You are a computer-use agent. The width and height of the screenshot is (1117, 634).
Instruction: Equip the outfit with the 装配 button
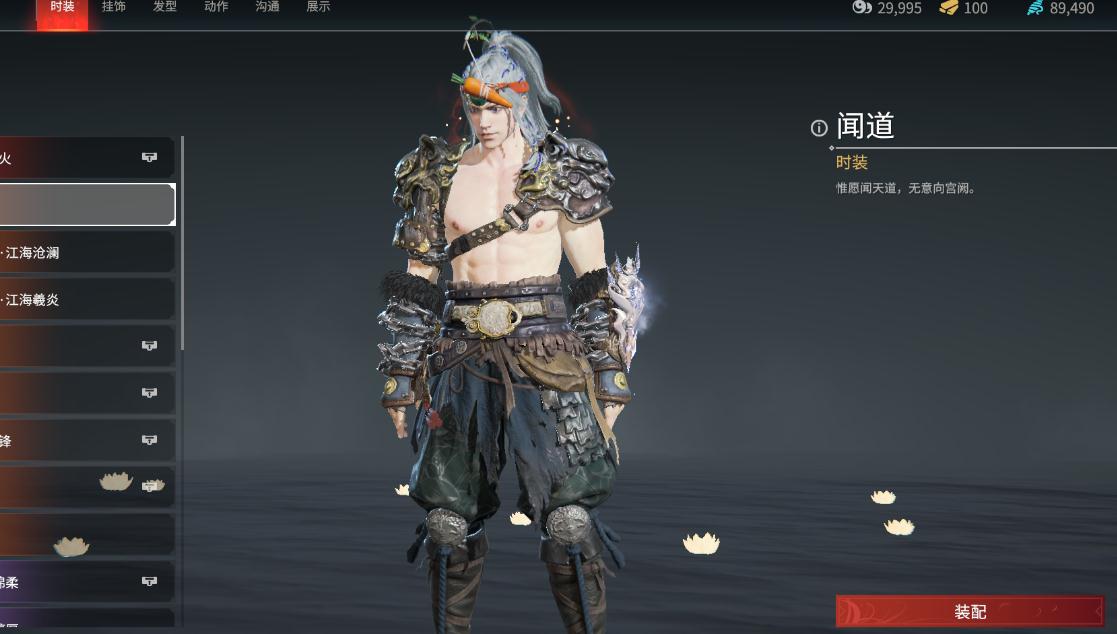tap(969, 611)
